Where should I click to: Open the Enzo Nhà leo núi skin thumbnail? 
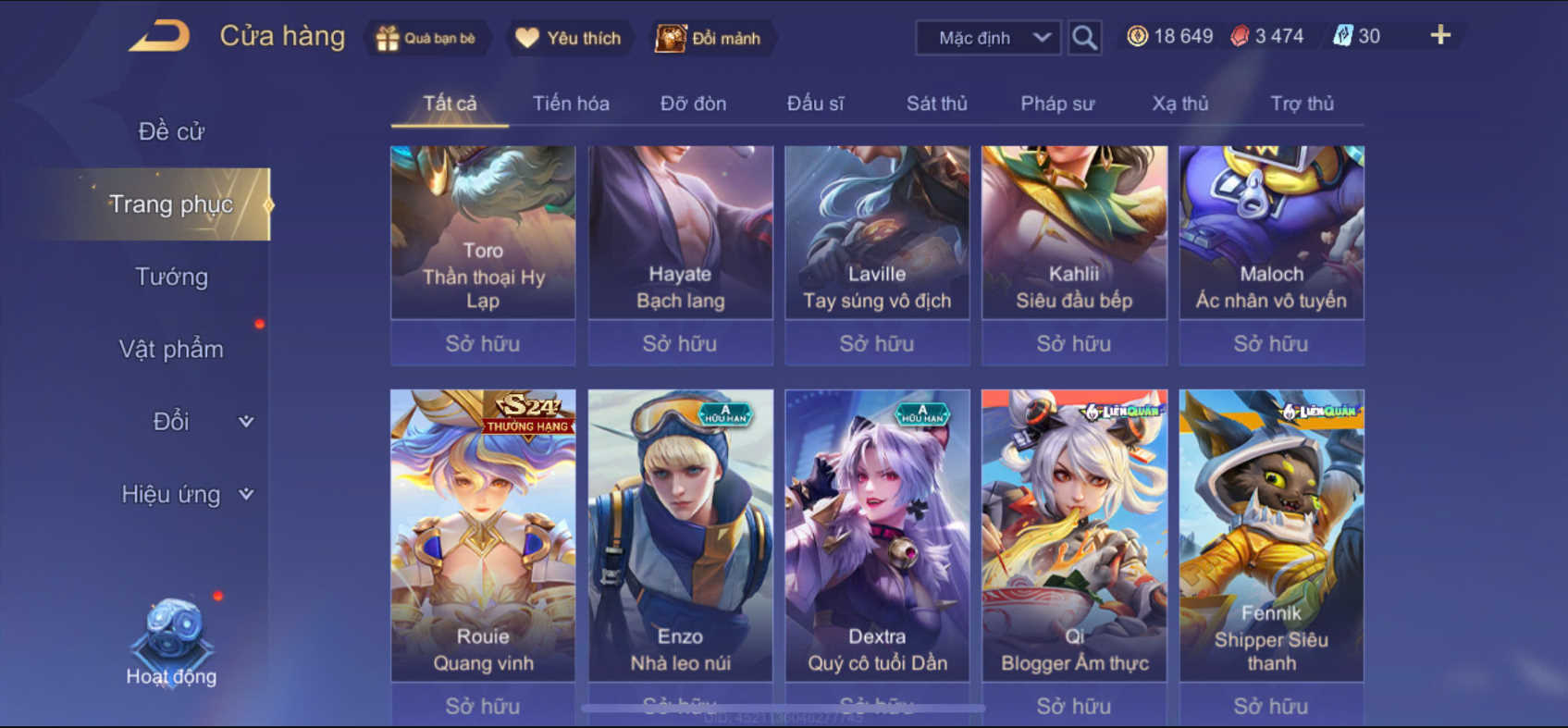point(680,518)
